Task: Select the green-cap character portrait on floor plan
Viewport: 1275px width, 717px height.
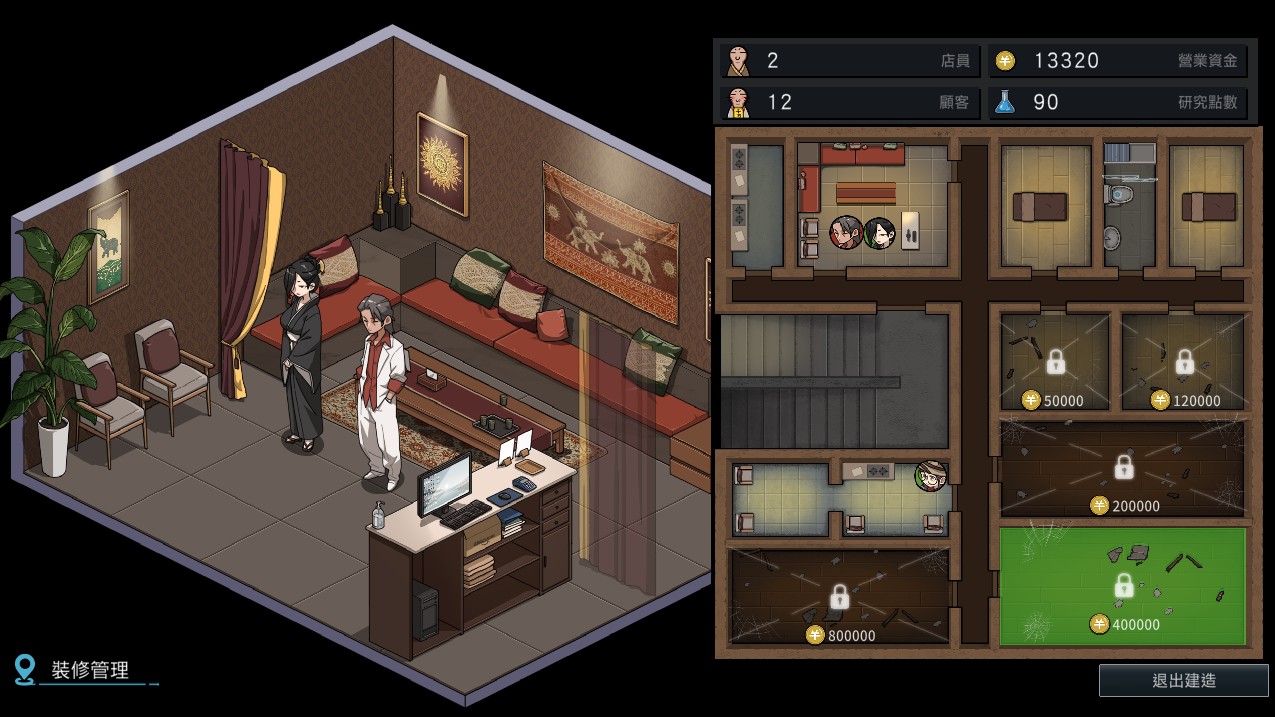Action: pyautogui.click(x=931, y=476)
